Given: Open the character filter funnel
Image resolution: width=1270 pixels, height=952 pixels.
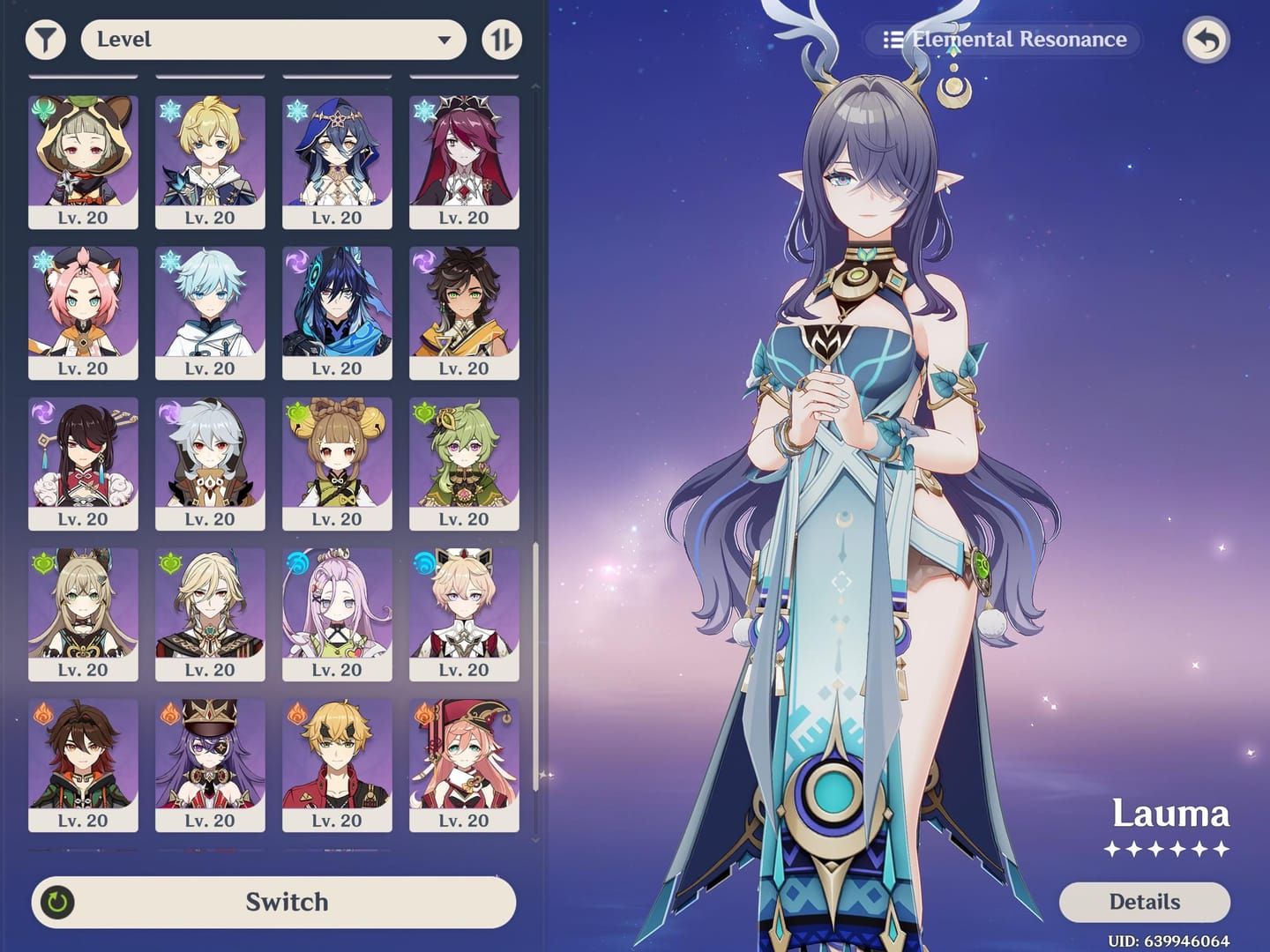Looking at the screenshot, I should pyautogui.click(x=45, y=40).
